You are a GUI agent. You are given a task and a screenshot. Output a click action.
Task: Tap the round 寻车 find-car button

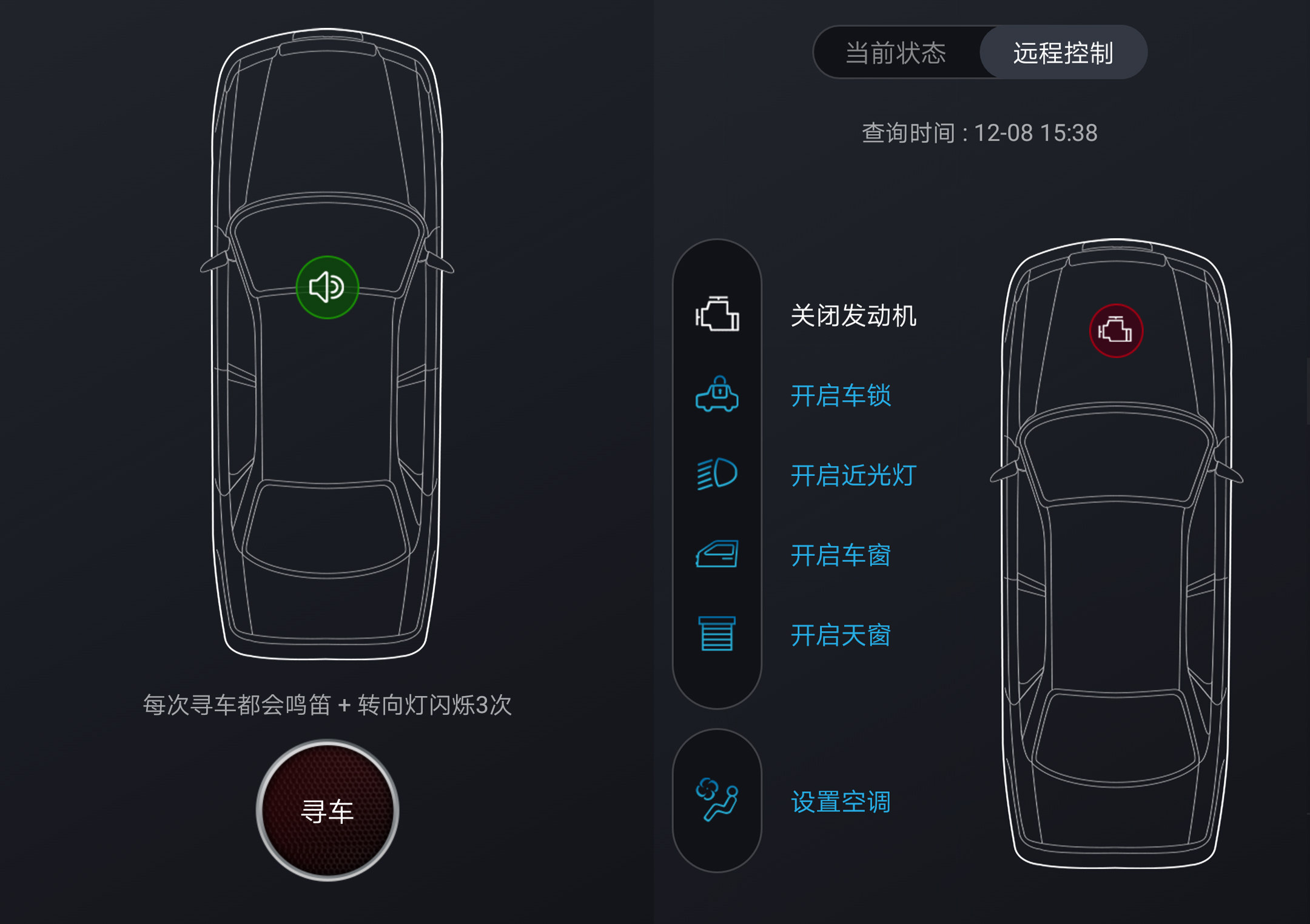327,811
